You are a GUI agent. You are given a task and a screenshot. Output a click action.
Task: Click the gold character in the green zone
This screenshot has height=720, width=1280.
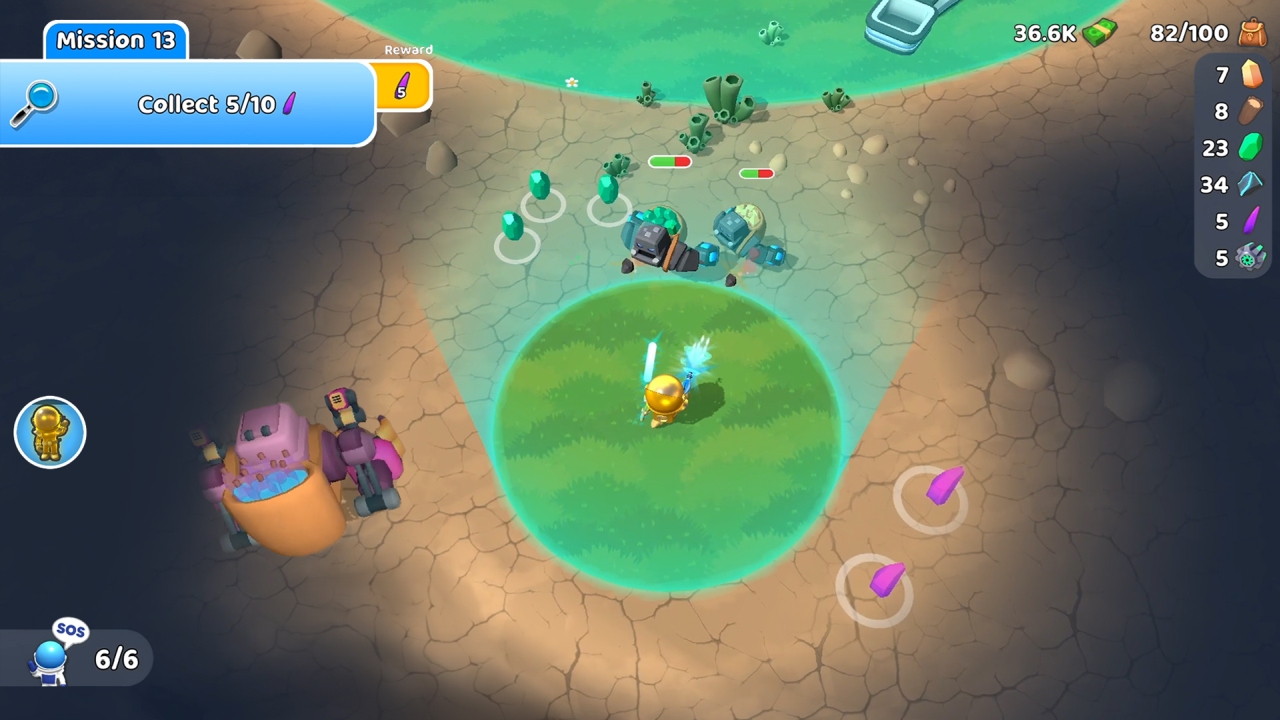coord(665,395)
